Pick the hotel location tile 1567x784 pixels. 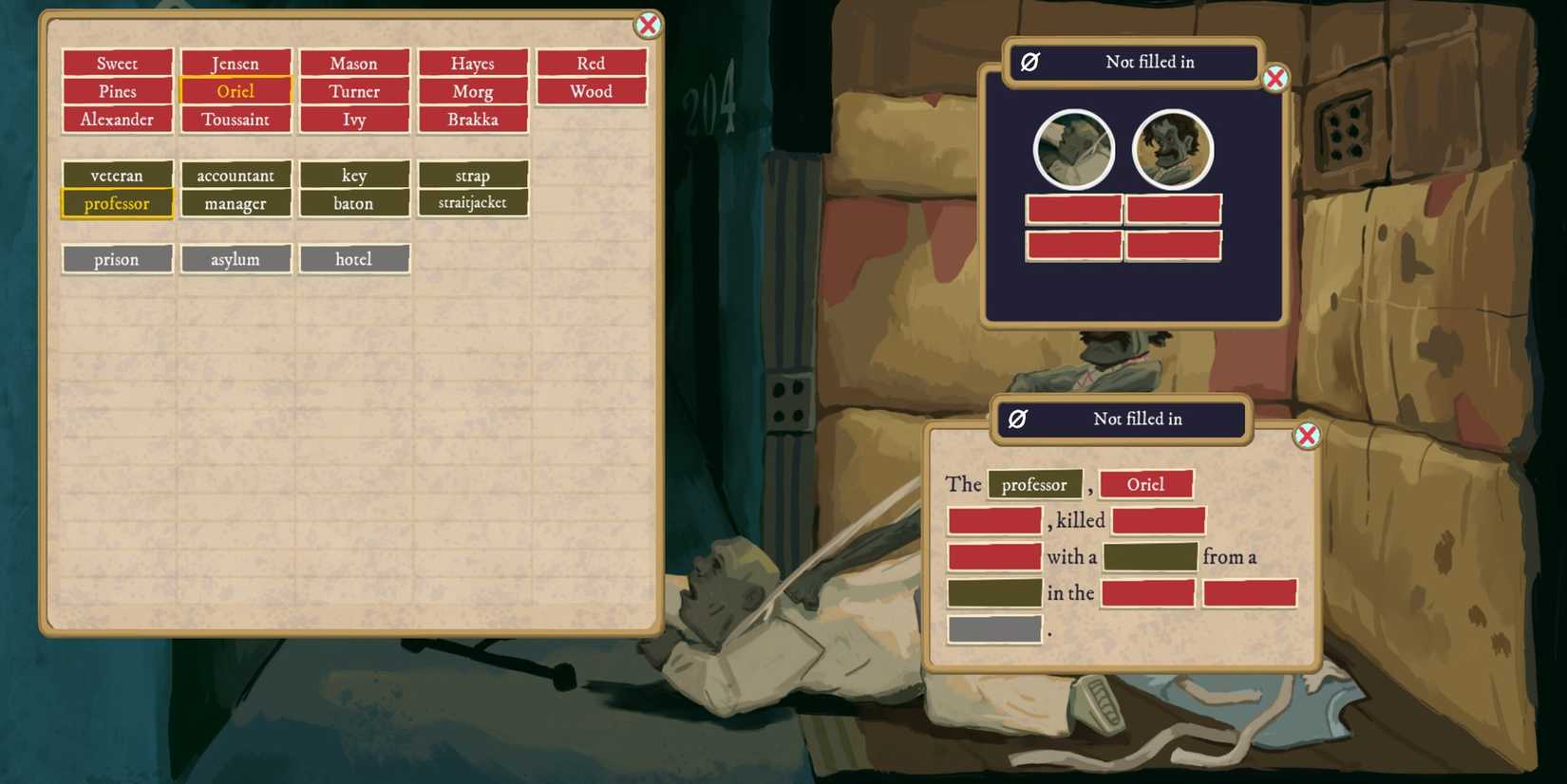point(354,258)
